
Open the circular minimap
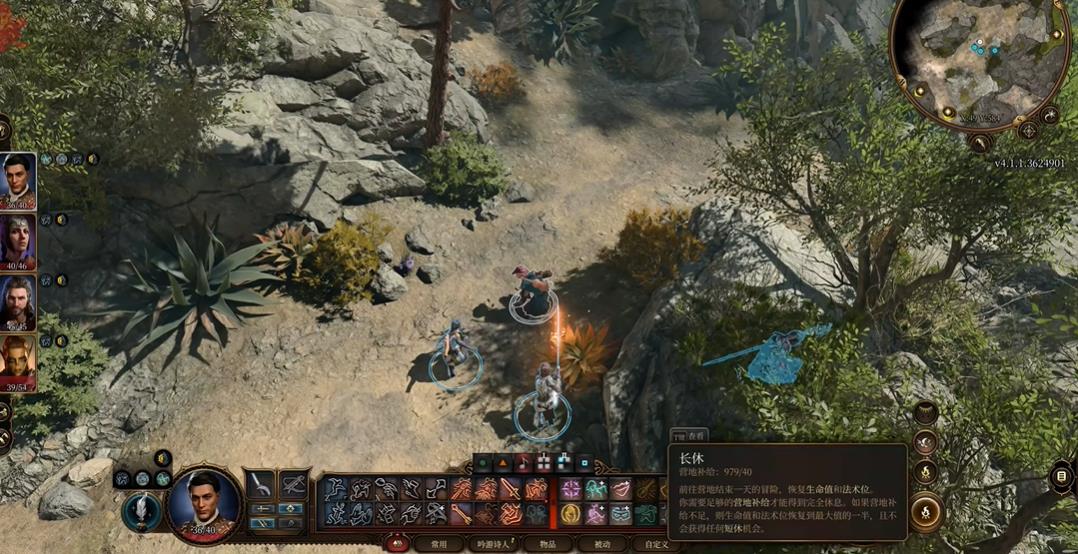pyautogui.click(x=978, y=62)
